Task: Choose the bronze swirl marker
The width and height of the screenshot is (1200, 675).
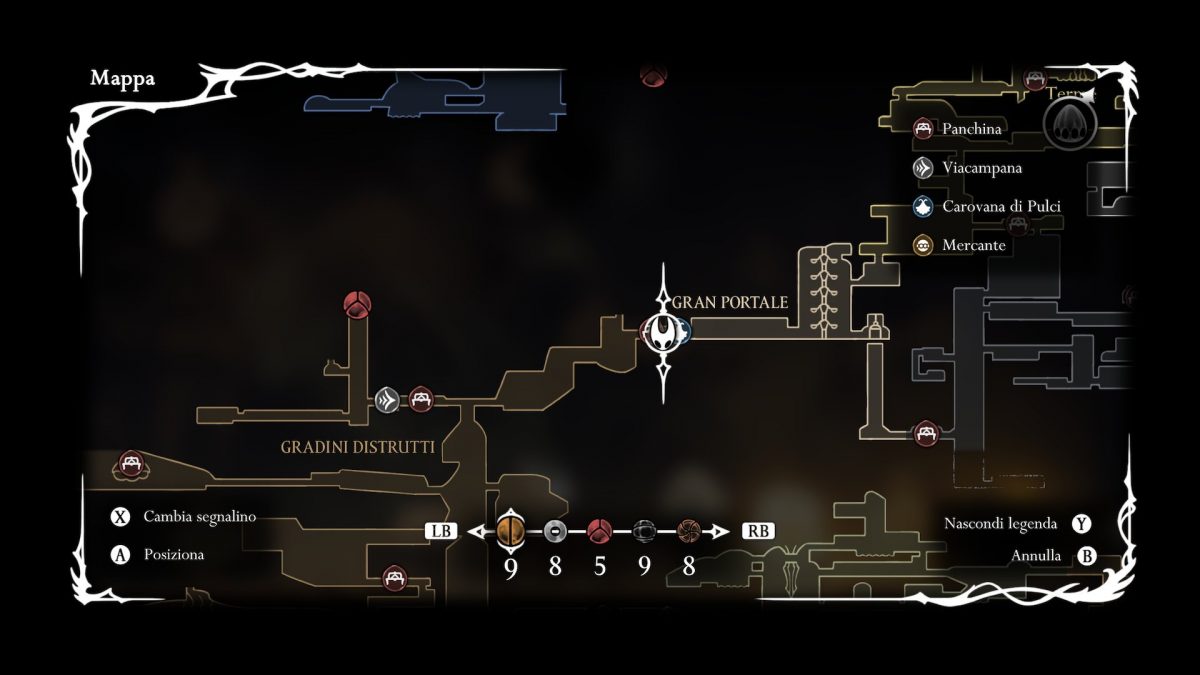Action: coord(688,531)
